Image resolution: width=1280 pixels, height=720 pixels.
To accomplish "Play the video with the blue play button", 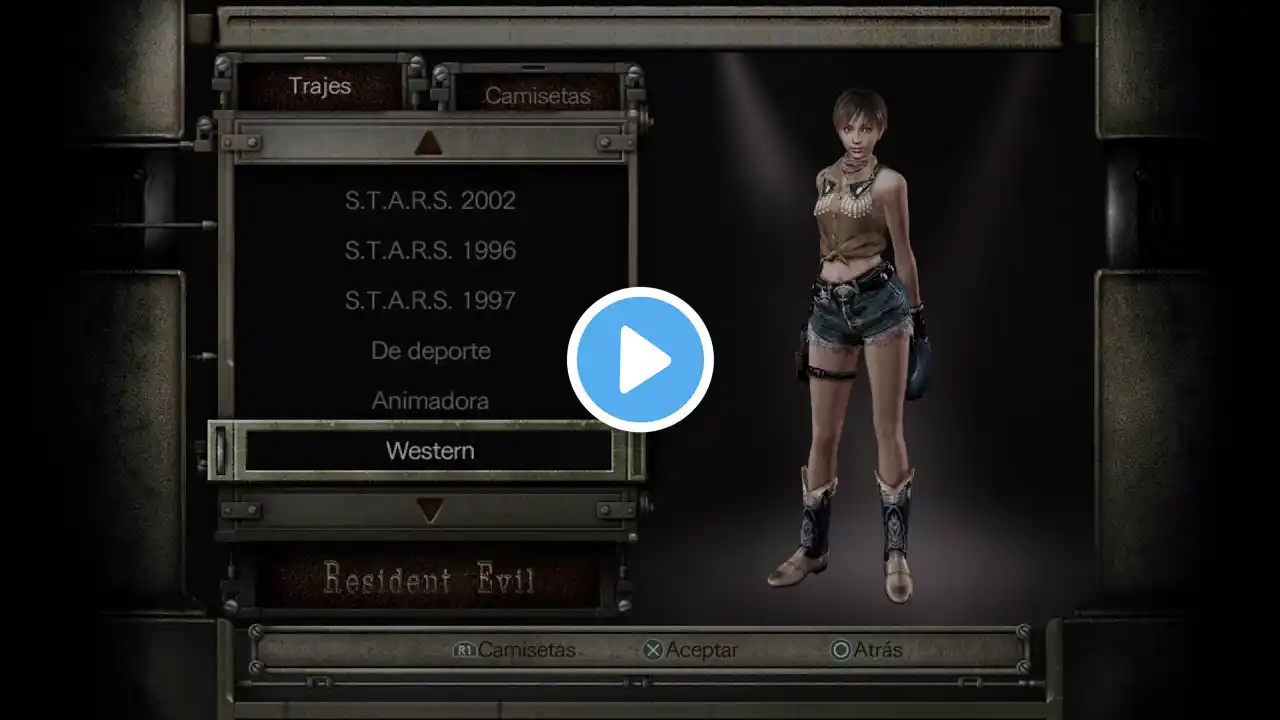I will tap(640, 360).
